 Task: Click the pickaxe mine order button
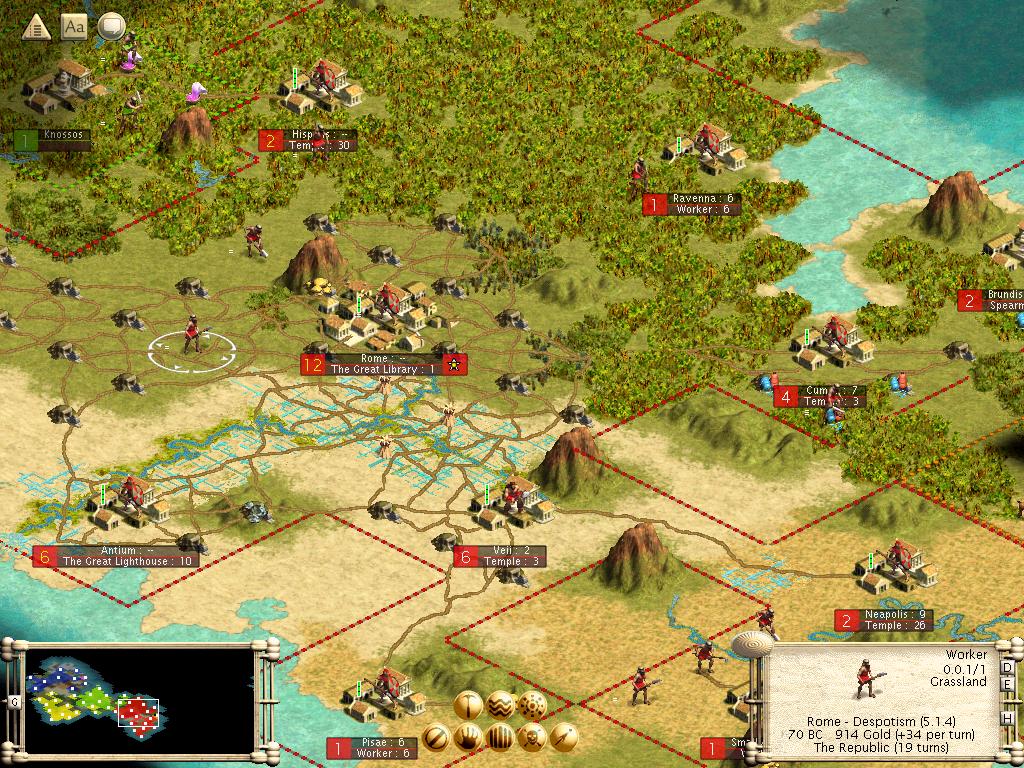pyautogui.click(x=468, y=706)
